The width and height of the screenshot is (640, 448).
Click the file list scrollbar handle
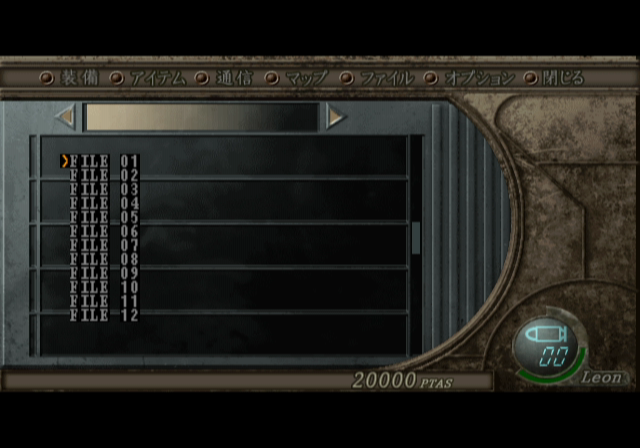pyautogui.click(x=416, y=238)
